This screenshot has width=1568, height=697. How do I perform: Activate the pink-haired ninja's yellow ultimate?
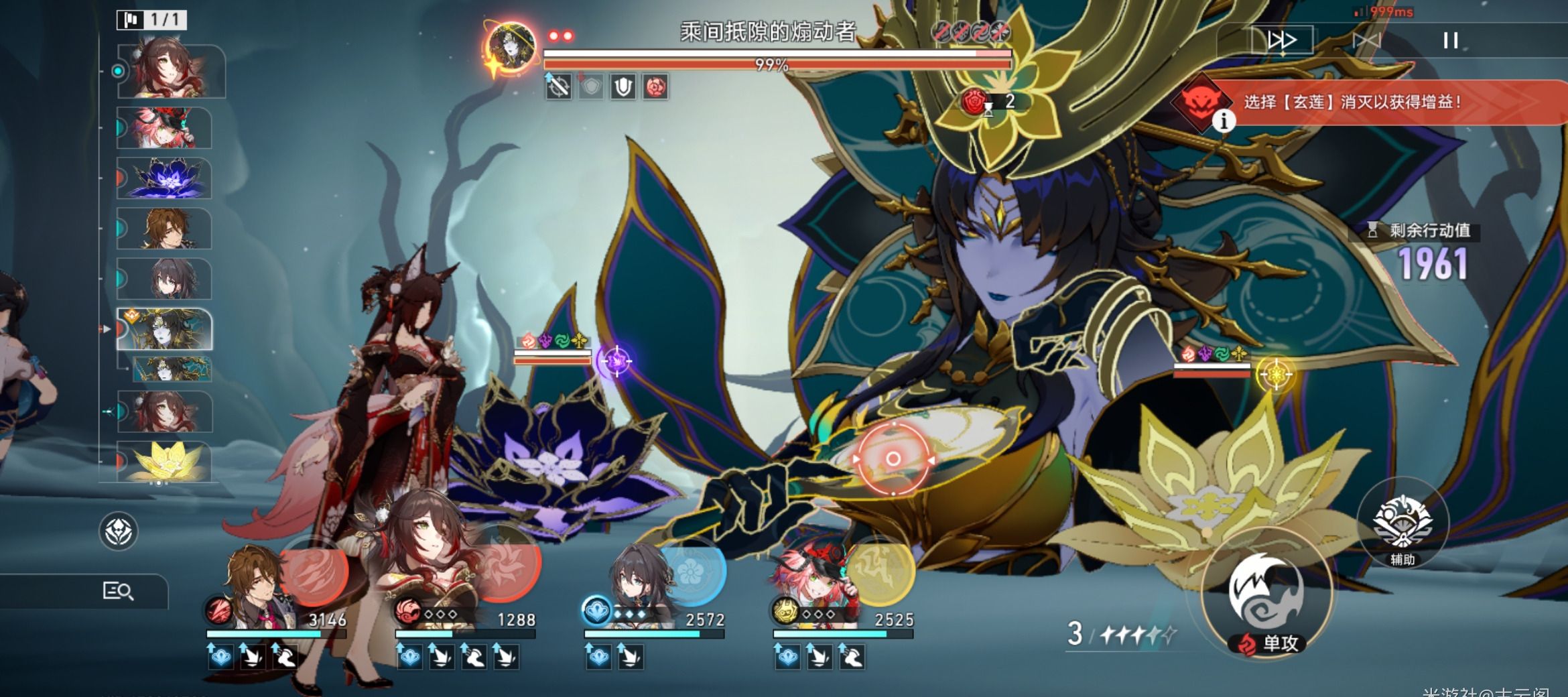(x=880, y=570)
